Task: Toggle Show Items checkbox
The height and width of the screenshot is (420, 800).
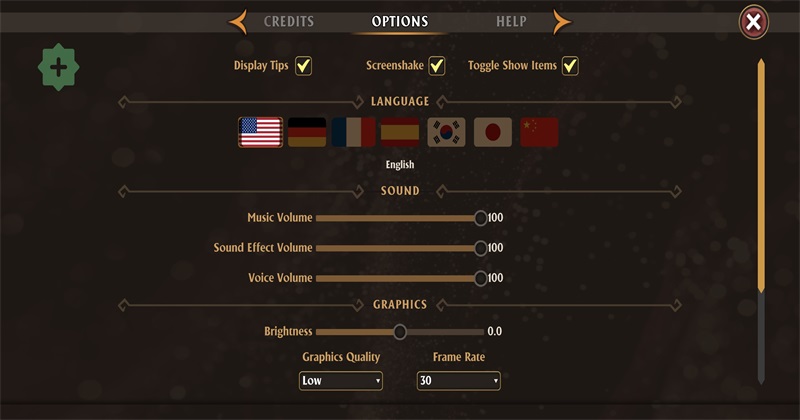Action: click(x=570, y=66)
